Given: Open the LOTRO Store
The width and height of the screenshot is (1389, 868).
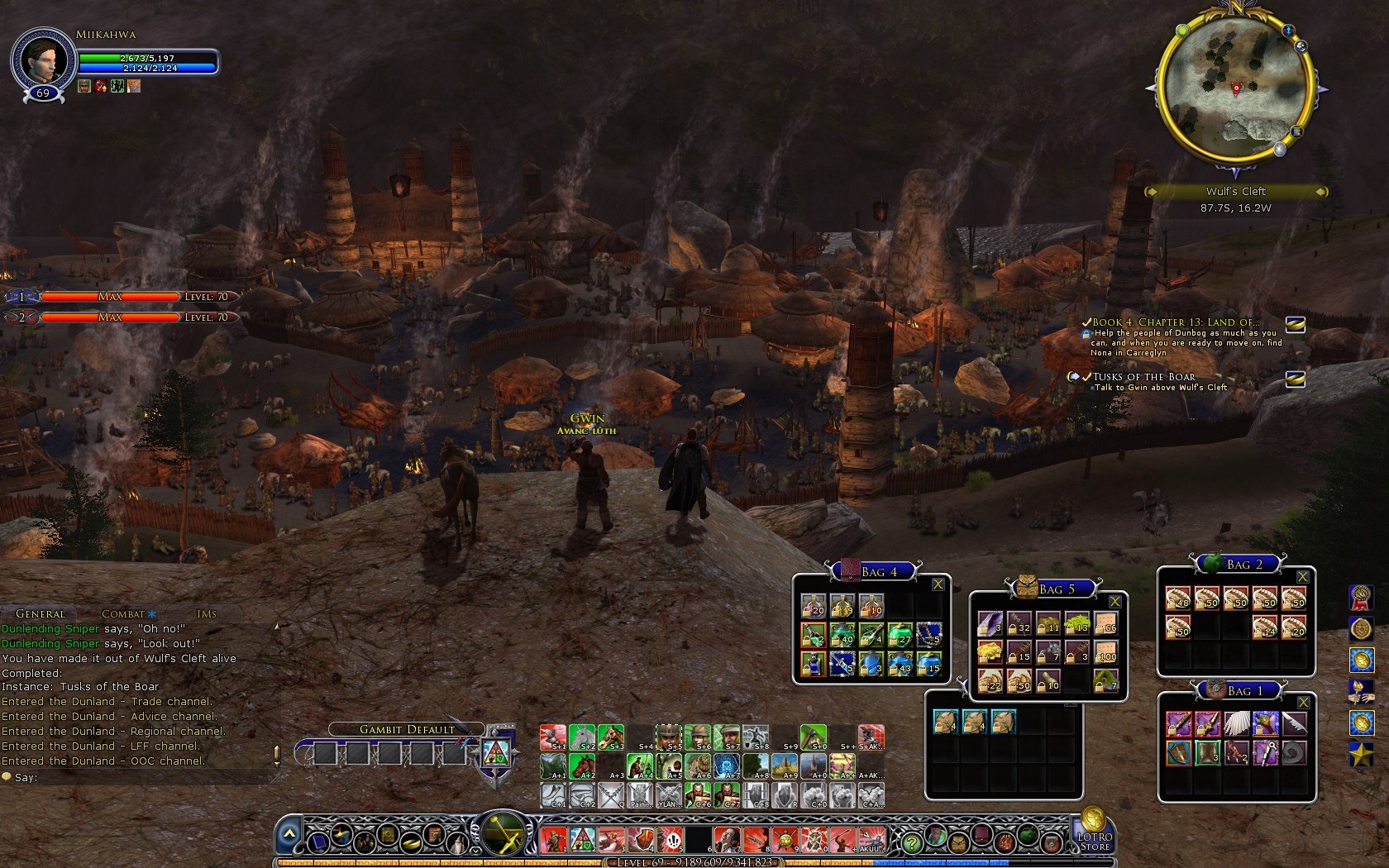Looking at the screenshot, I should click(x=1094, y=833).
